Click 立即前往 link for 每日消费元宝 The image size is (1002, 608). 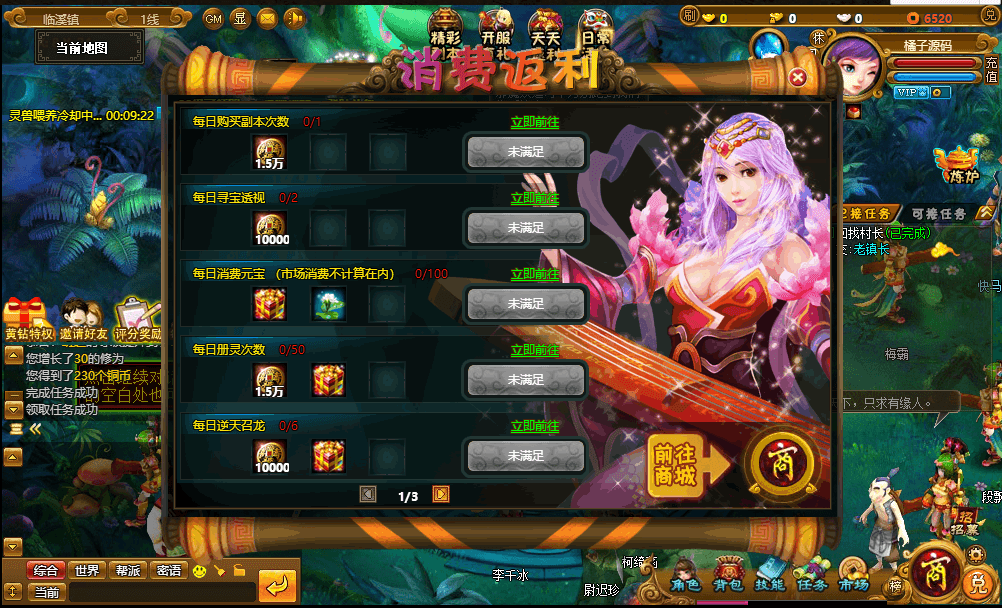[x=535, y=274]
